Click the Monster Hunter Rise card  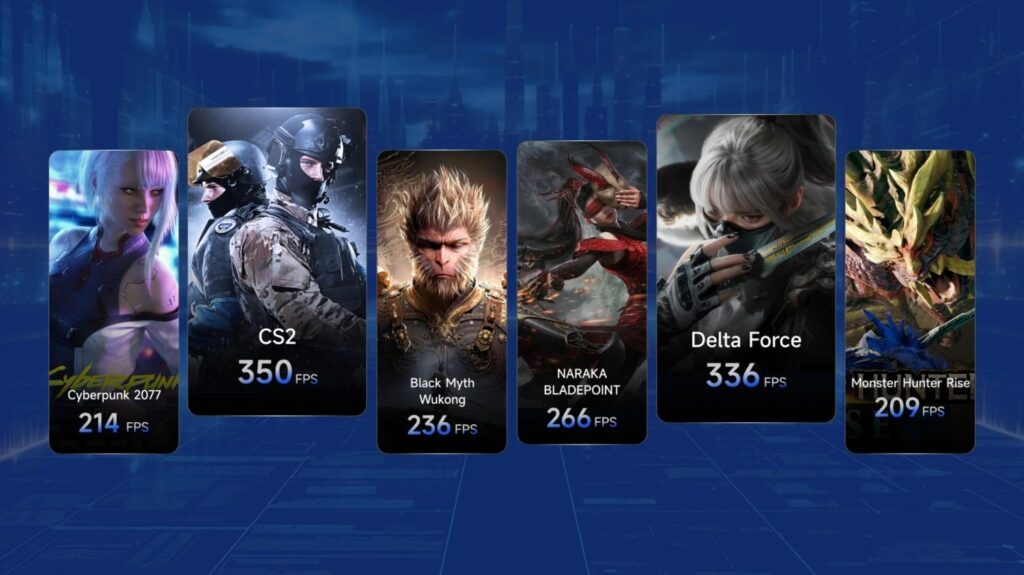[909, 300]
